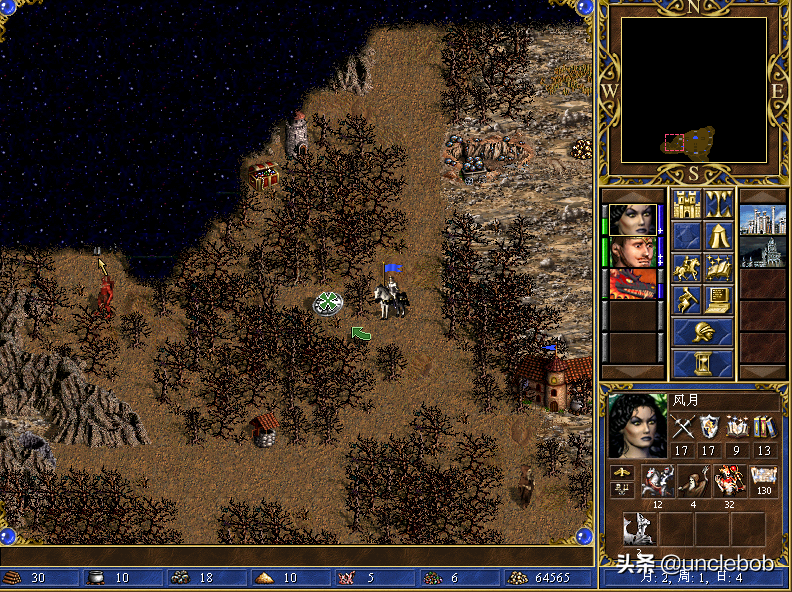792x592 pixels.
Task: Switch to the underground map view
Action: [x=718, y=205]
